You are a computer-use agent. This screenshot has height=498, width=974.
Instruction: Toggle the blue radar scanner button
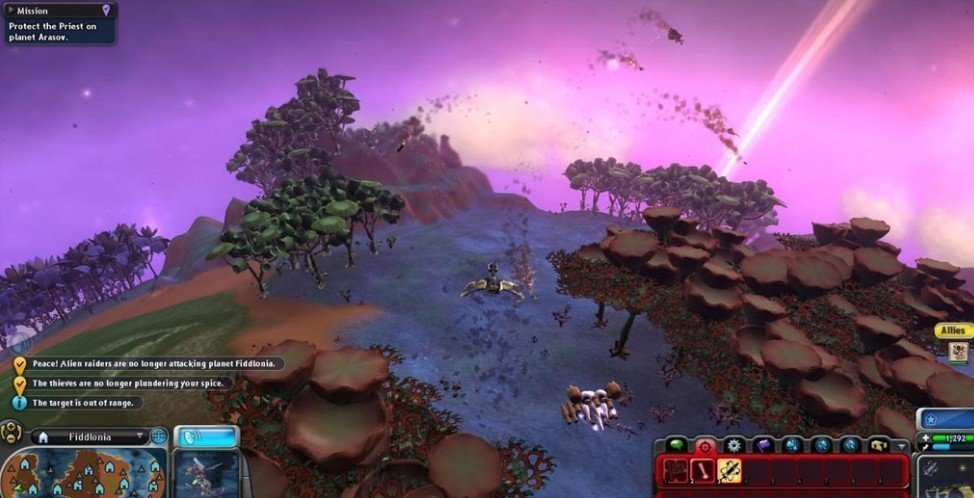coord(205,437)
